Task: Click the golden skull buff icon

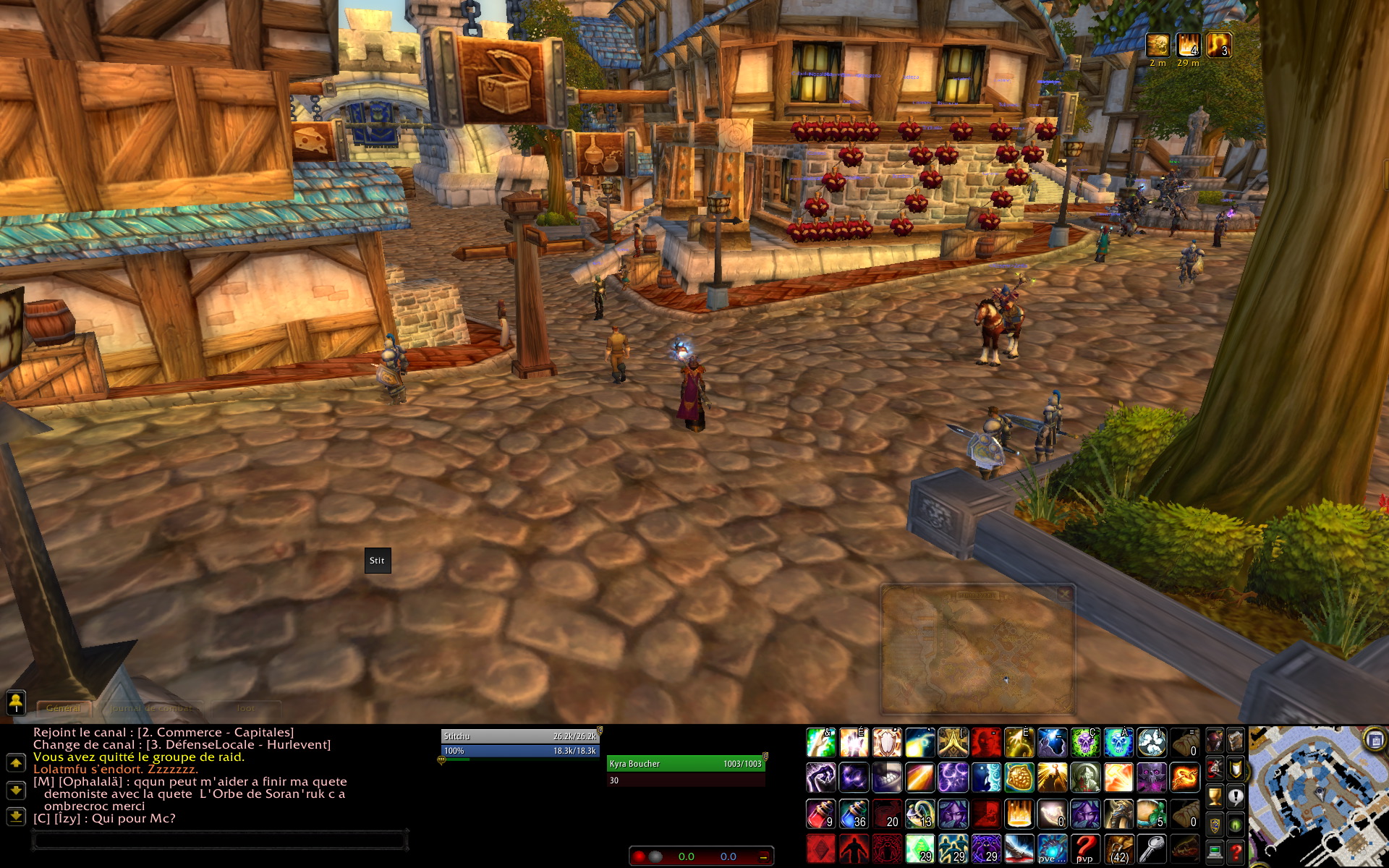Action: [x=1157, y=45]
